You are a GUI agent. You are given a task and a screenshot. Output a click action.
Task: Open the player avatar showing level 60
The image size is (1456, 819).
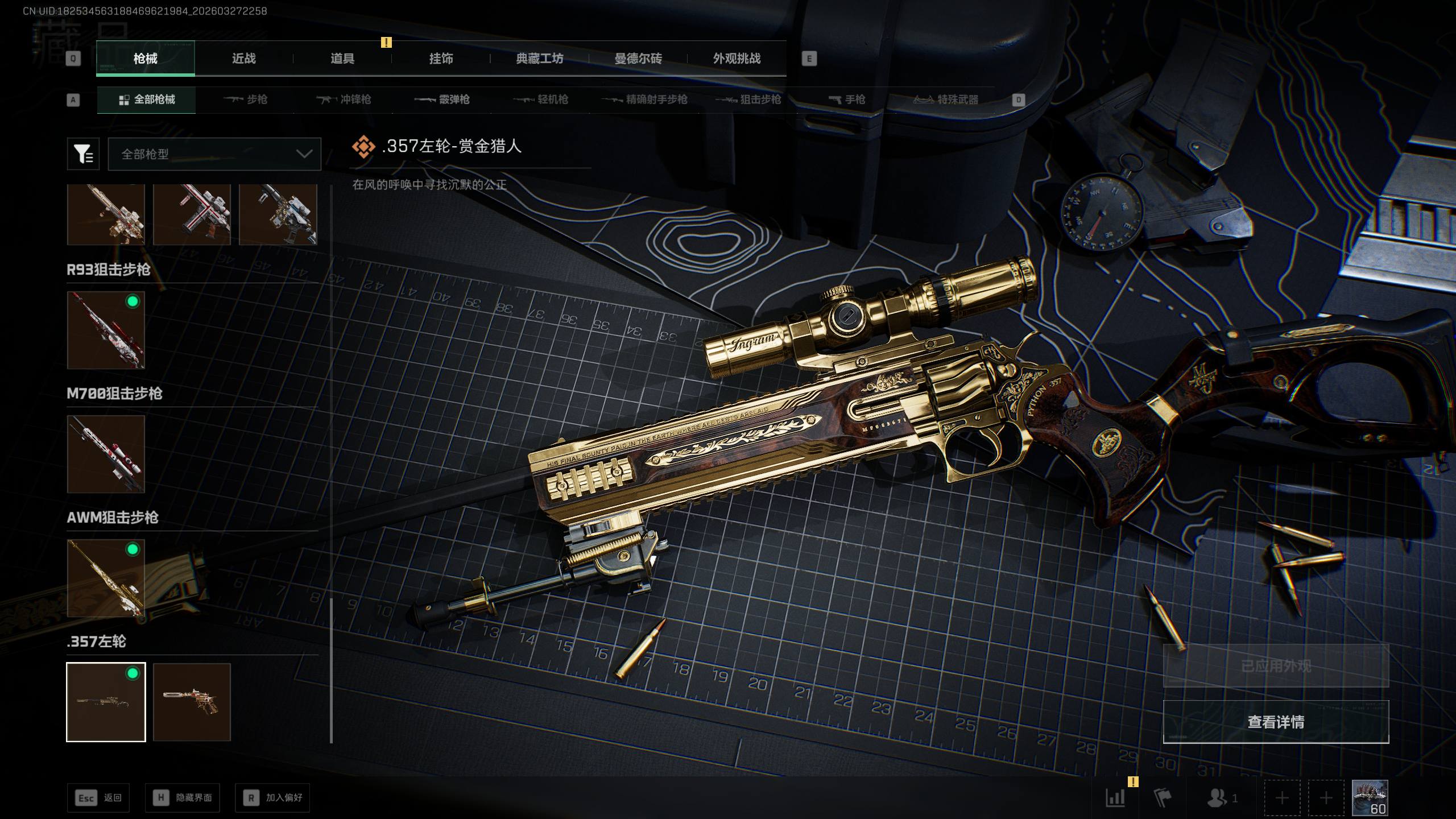(1370, 798)
